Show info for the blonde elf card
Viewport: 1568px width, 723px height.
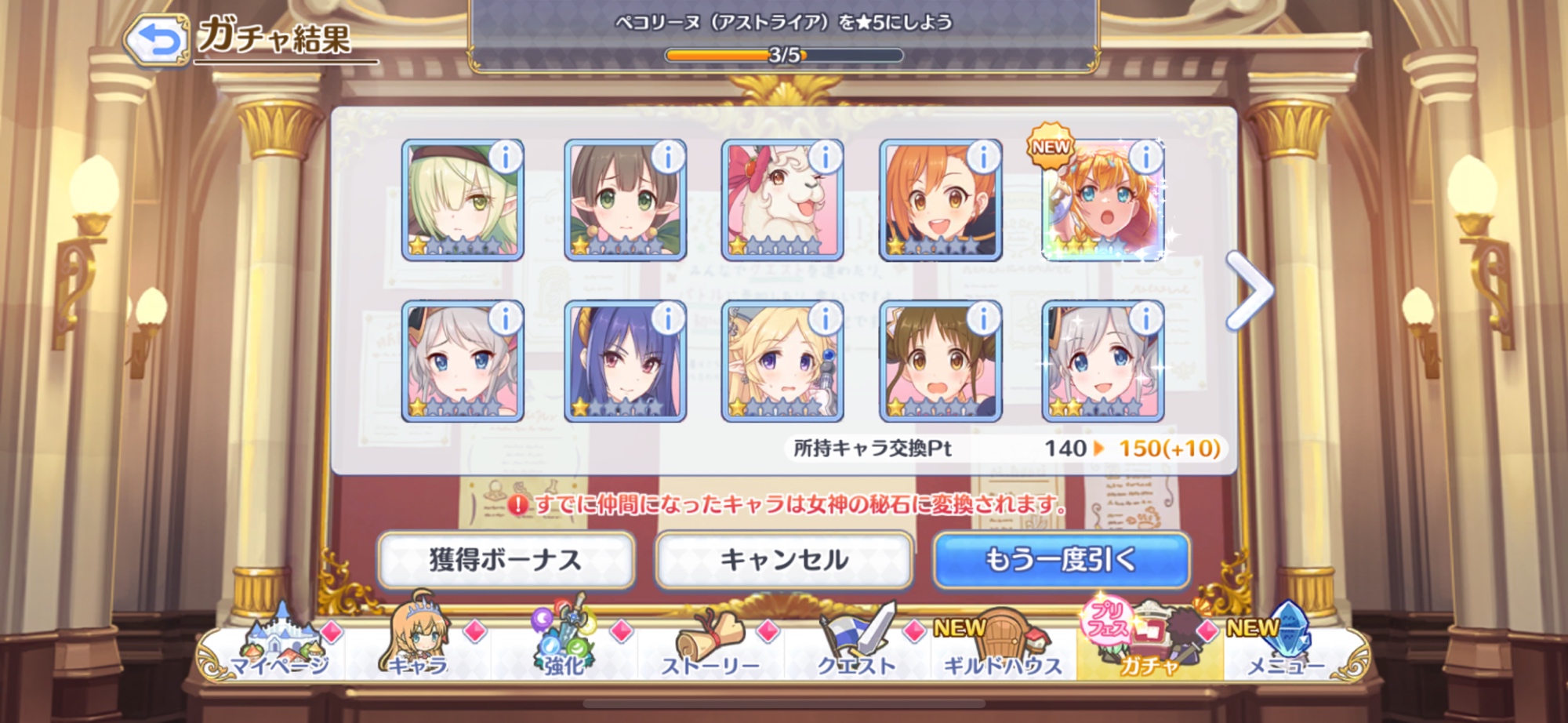[825, 318]
